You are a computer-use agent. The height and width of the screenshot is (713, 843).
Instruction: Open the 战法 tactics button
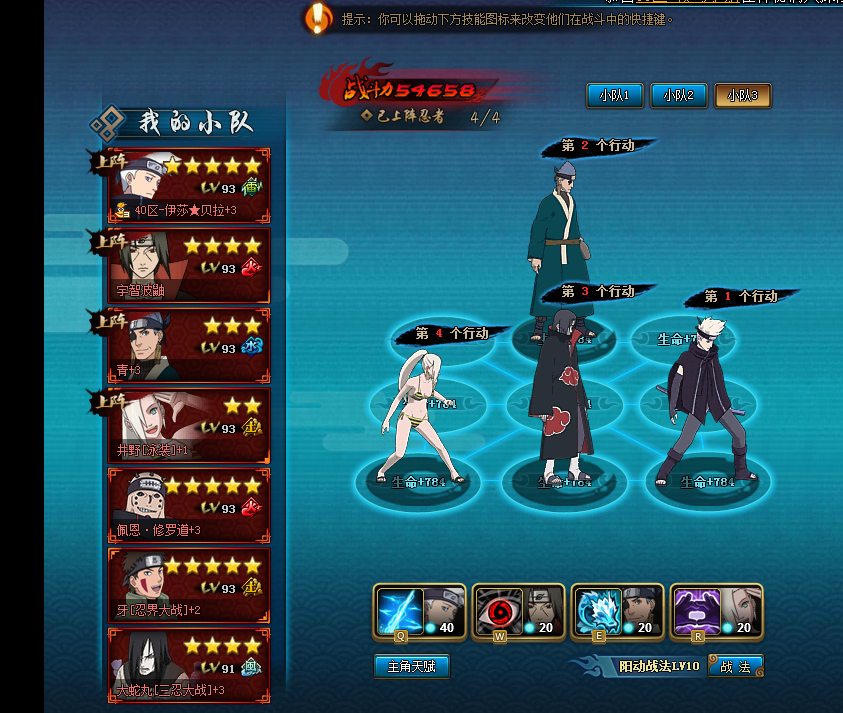pos(735,666)
